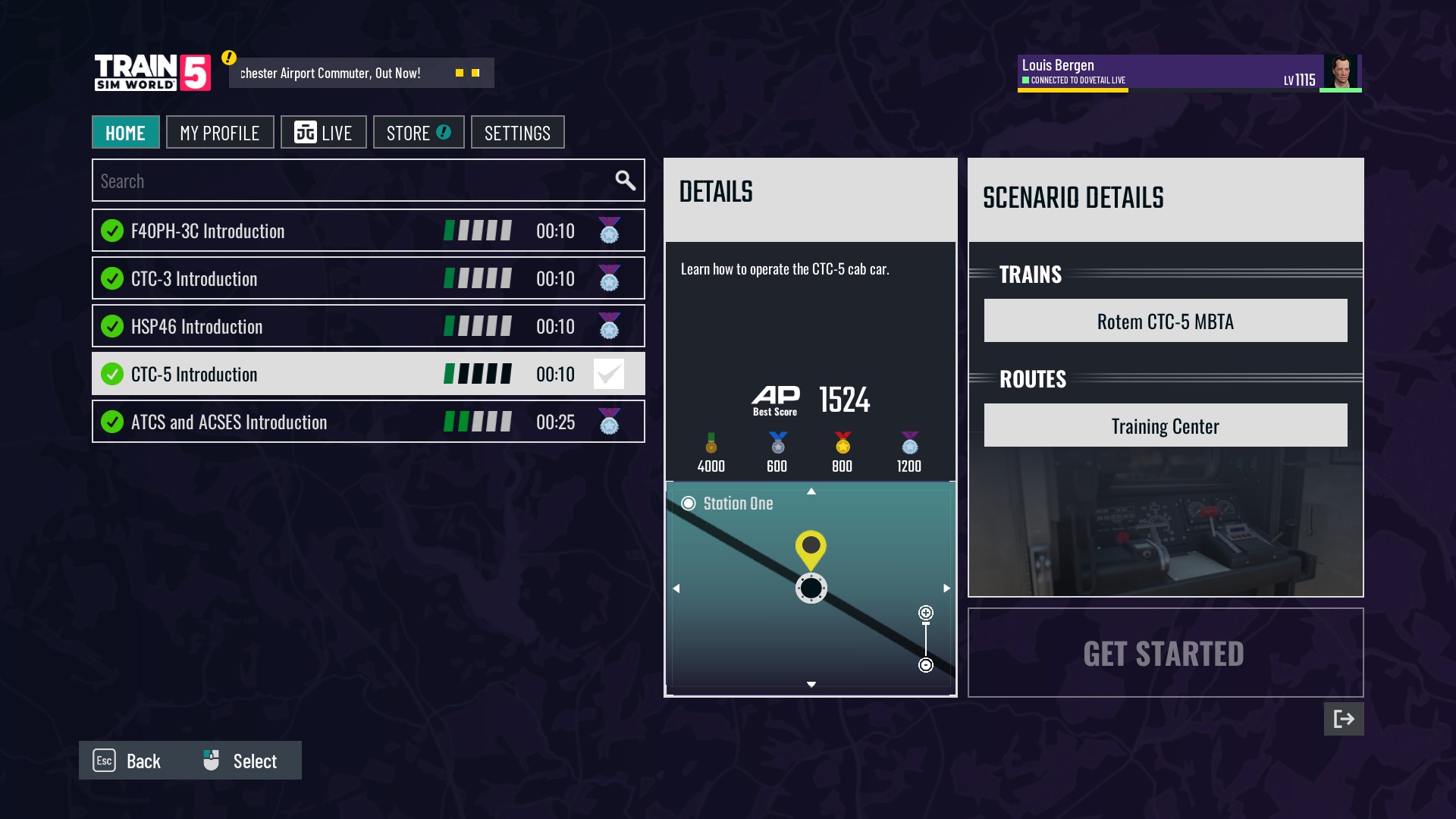Viewport: 1456px width, 819px height.
Task: Open the STORE tab
Action: pos(419,133)
